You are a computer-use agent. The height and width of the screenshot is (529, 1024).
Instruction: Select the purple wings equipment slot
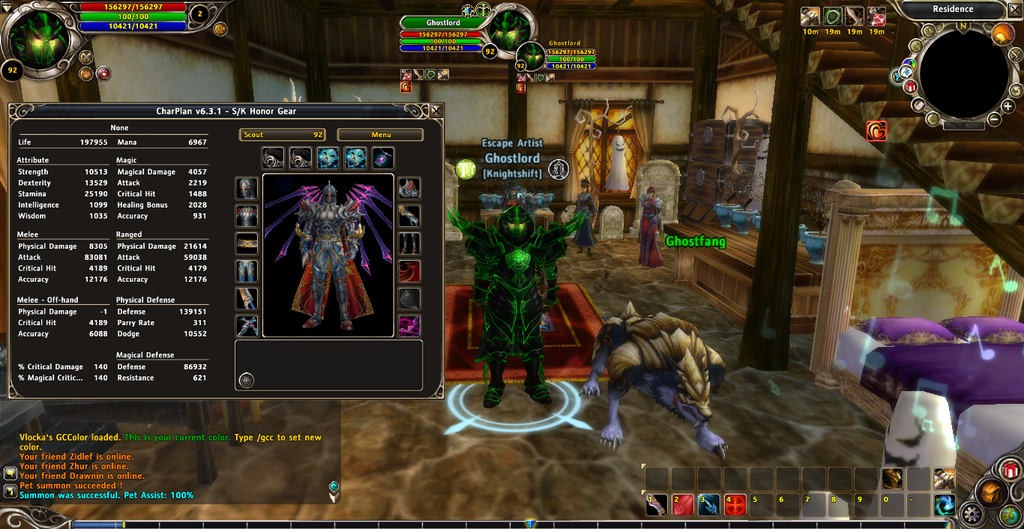pyautogui.click(x=409, y=325)
